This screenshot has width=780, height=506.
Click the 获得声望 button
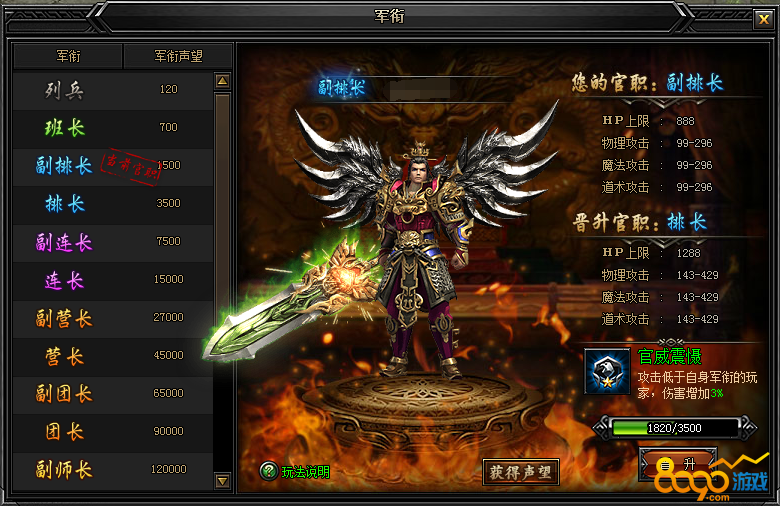click(520, 472)
